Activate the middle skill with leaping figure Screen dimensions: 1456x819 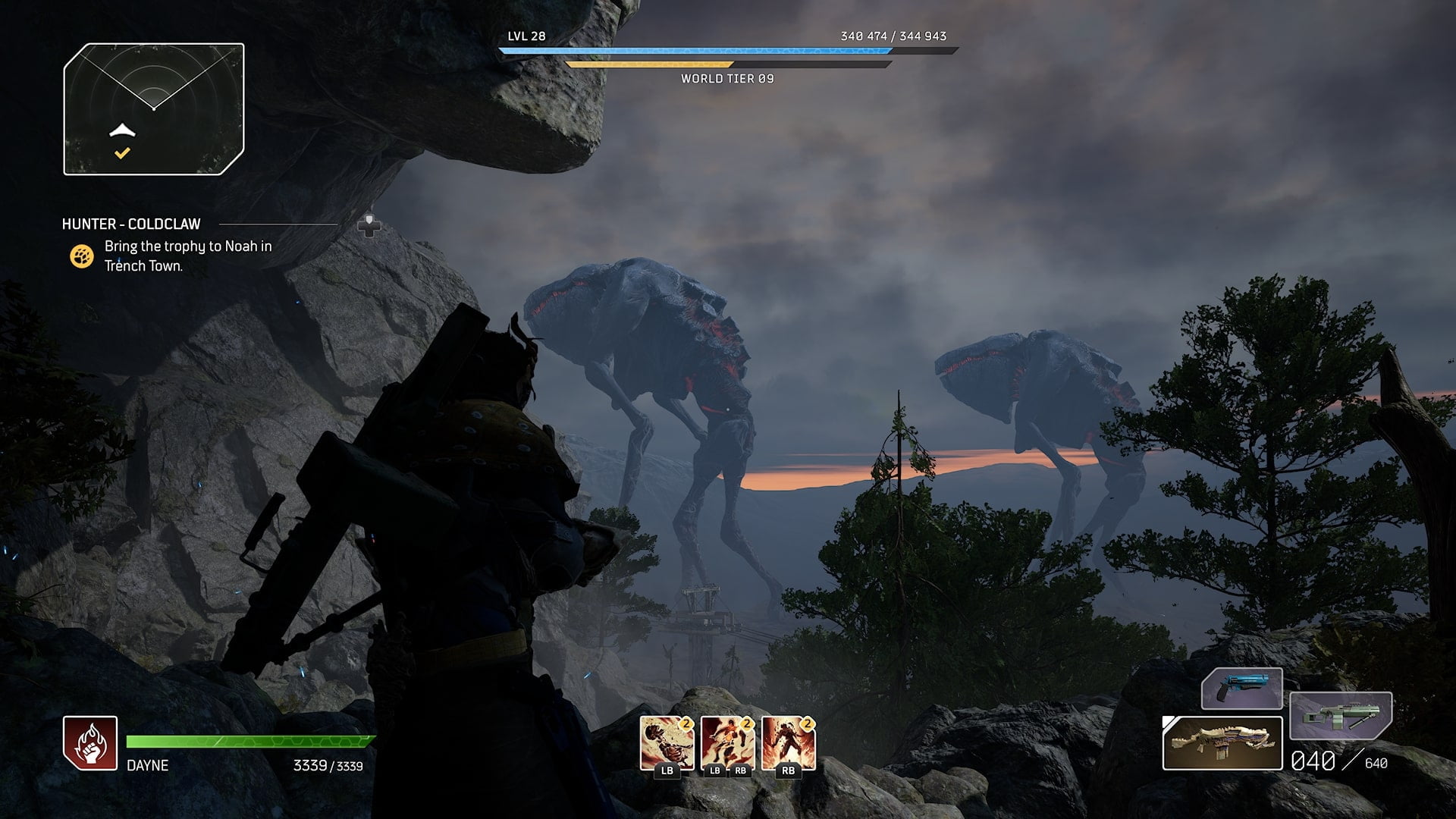click(x=727, y=743)
